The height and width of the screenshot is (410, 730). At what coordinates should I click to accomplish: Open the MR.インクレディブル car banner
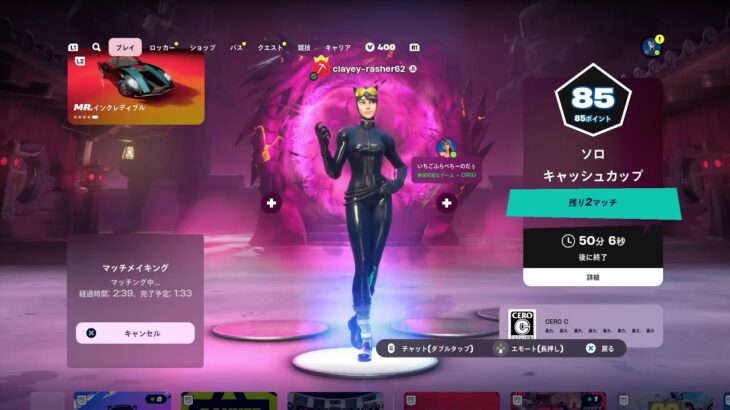[x=136, y=89]
